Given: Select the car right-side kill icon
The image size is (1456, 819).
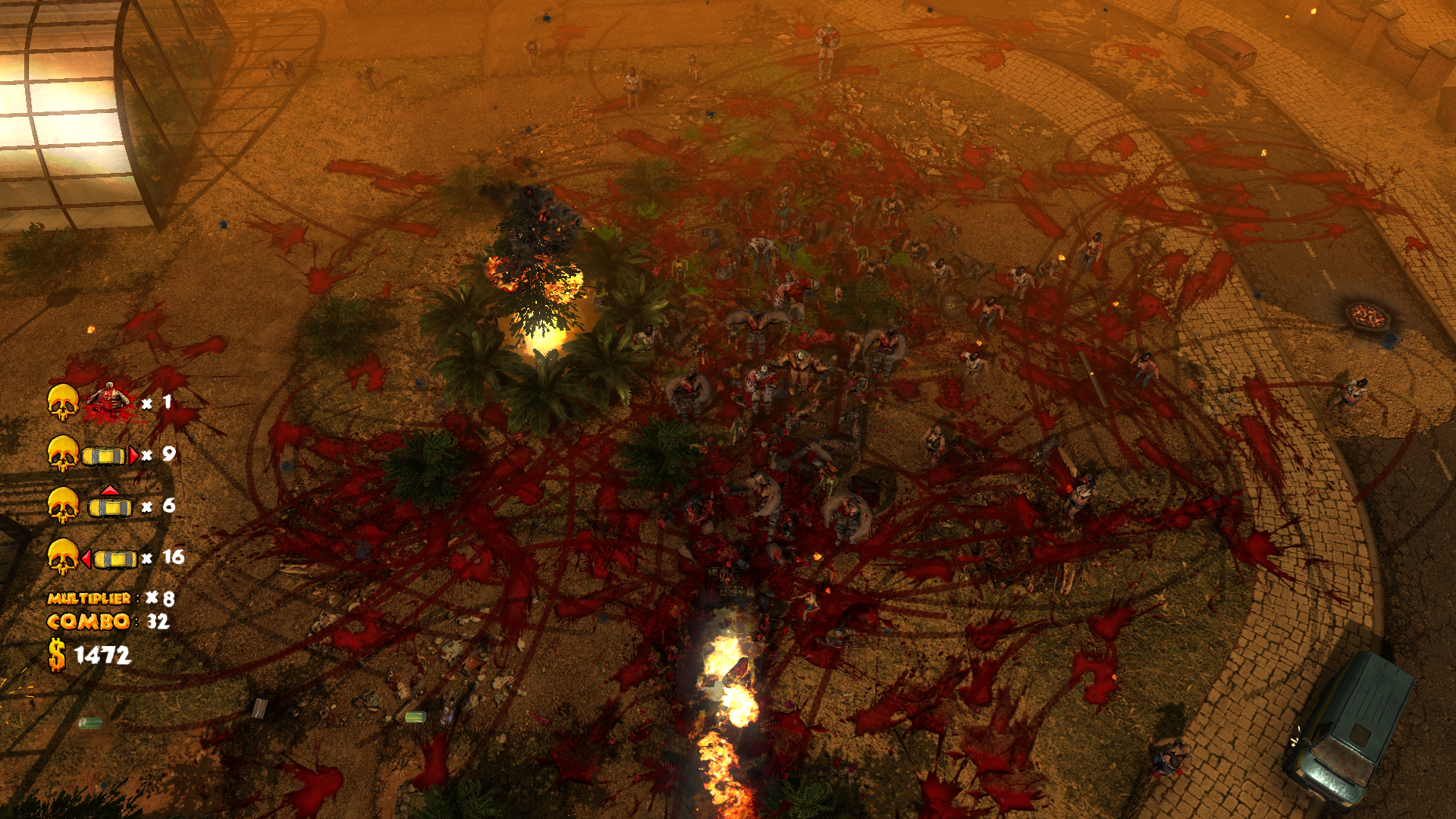Looking at the screenshot, I should pyautogui.click(x=109, y=455).
